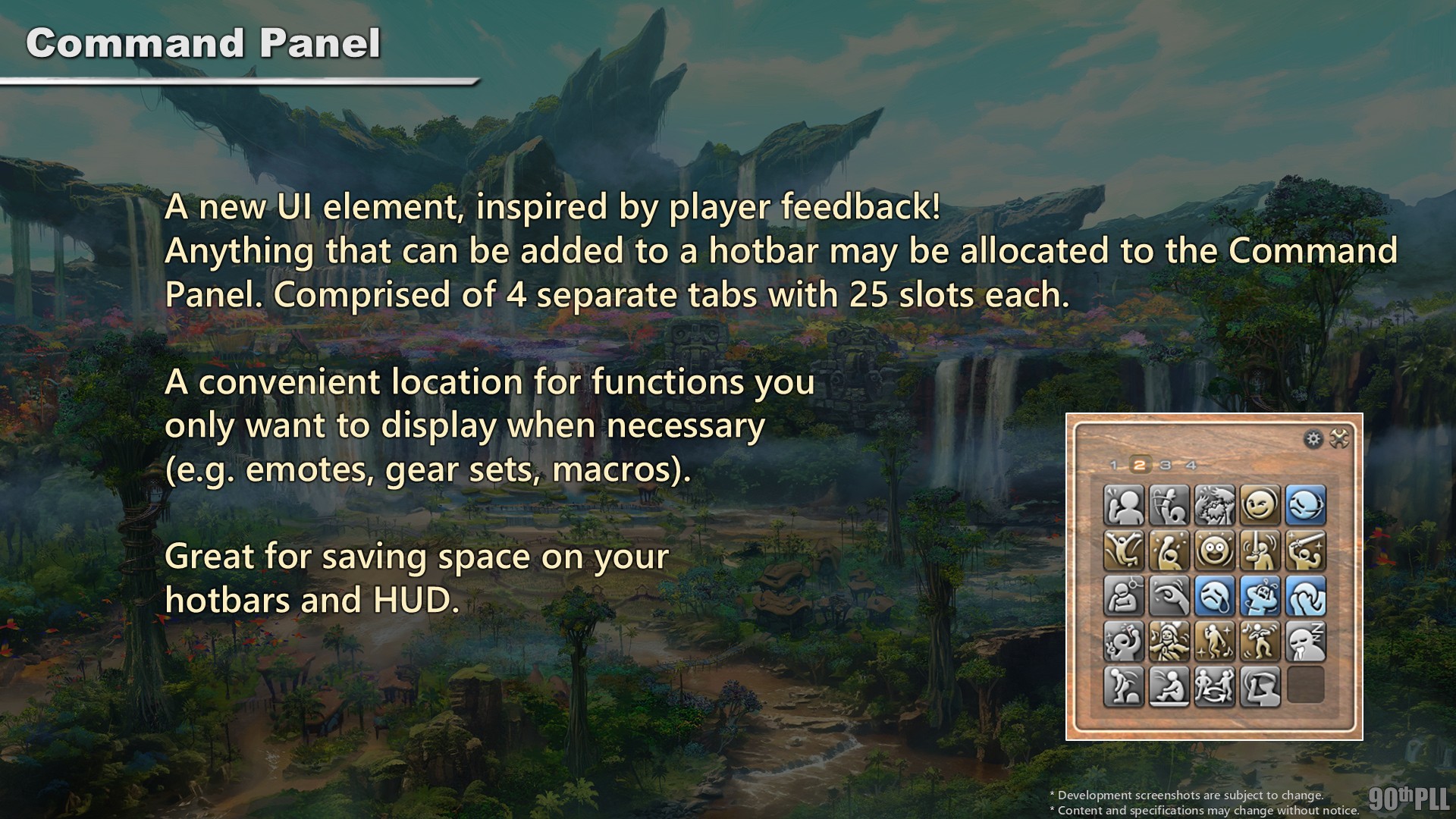Switch to Command Panel tab 3
1456x819 pixels.
1166,465
